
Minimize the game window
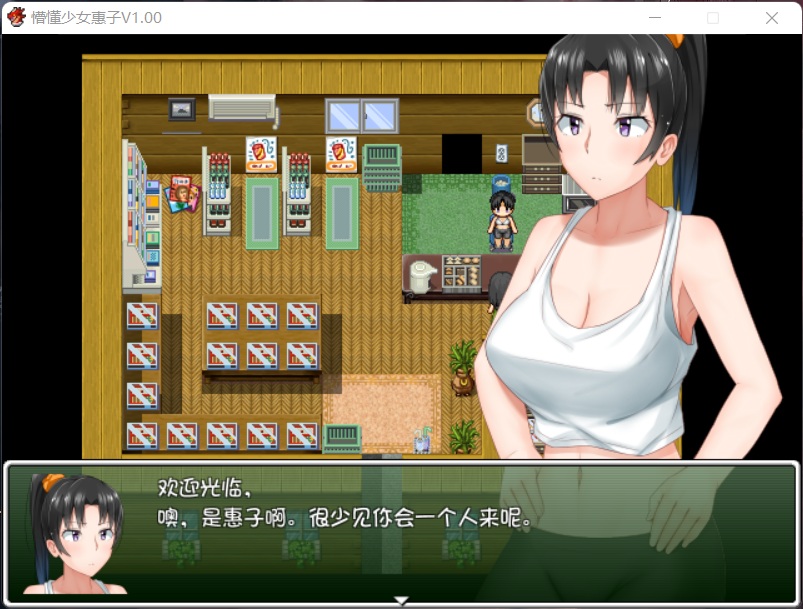[x=654, y=18]
